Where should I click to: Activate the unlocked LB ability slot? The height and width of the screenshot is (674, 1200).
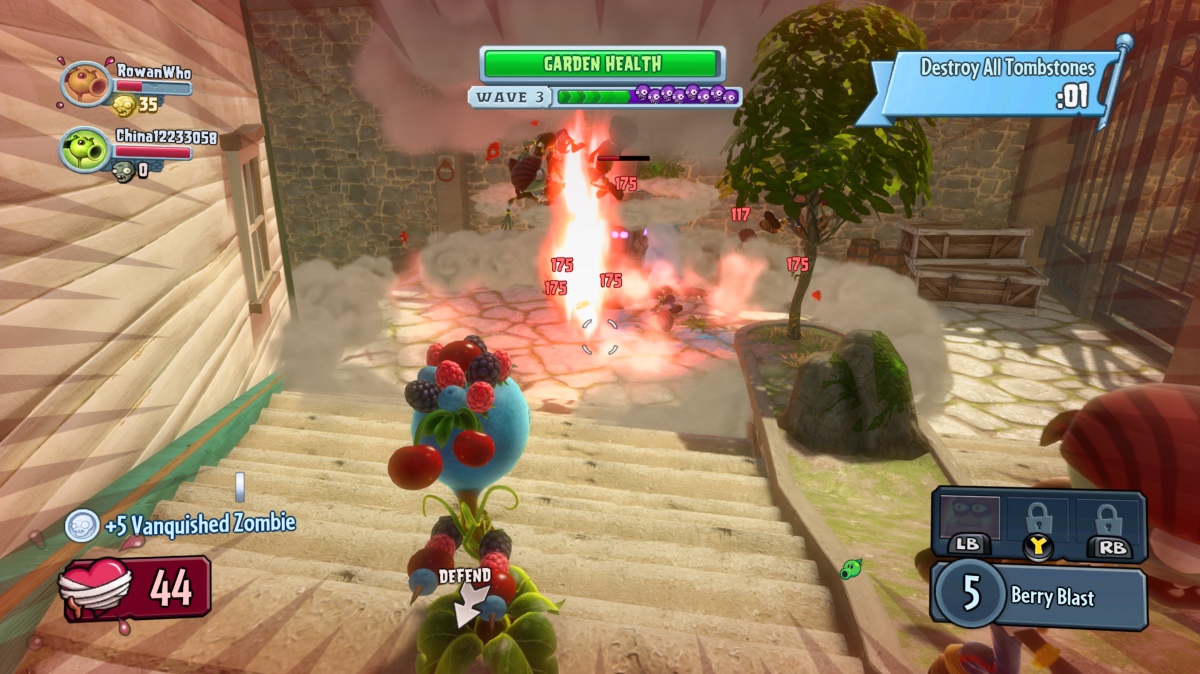click(x=966, y=522)
